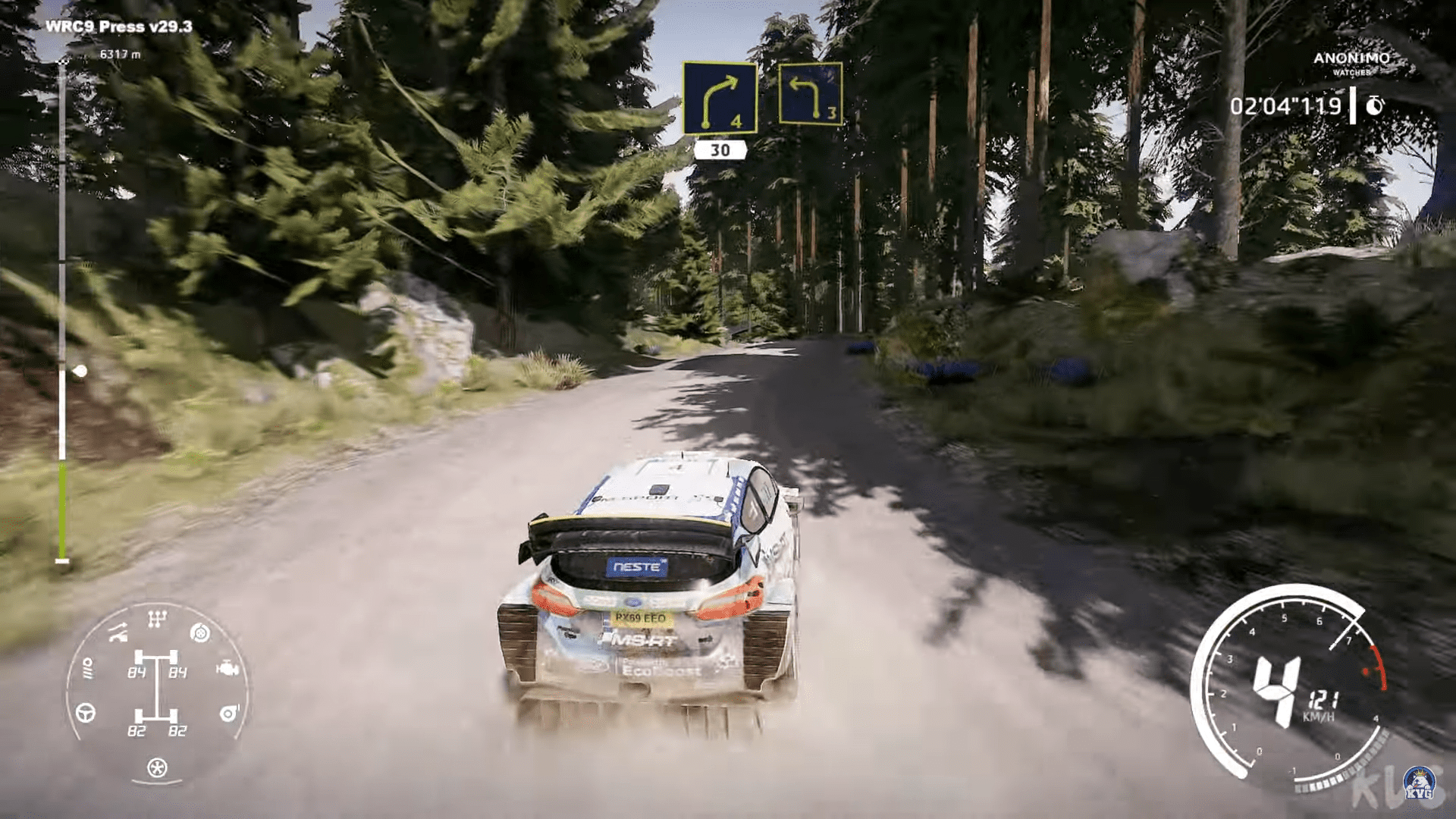Click the engine status icon
Viewport: 1456px width, 819px height.
point(227,668)
